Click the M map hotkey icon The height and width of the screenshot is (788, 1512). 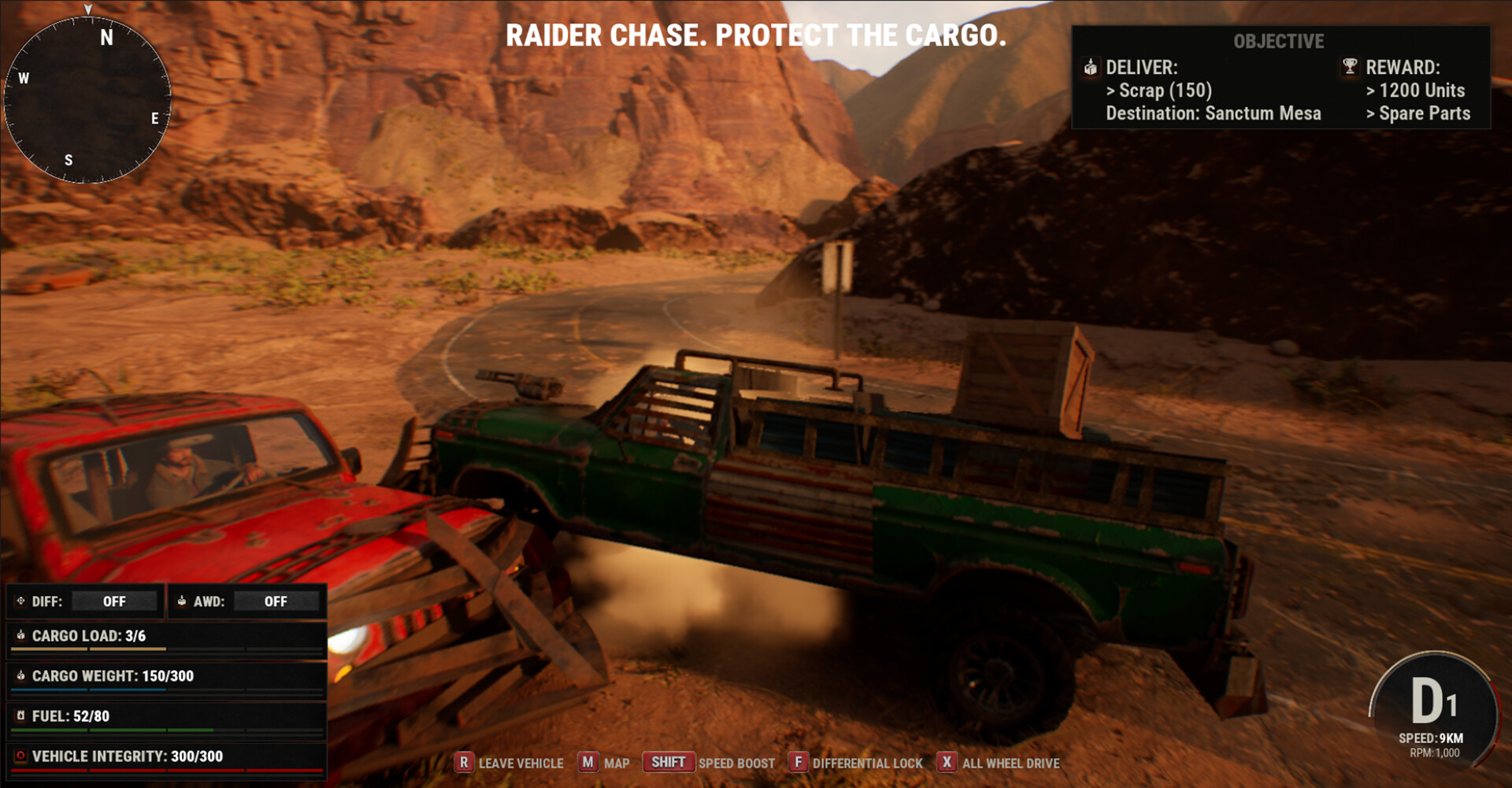586,762
